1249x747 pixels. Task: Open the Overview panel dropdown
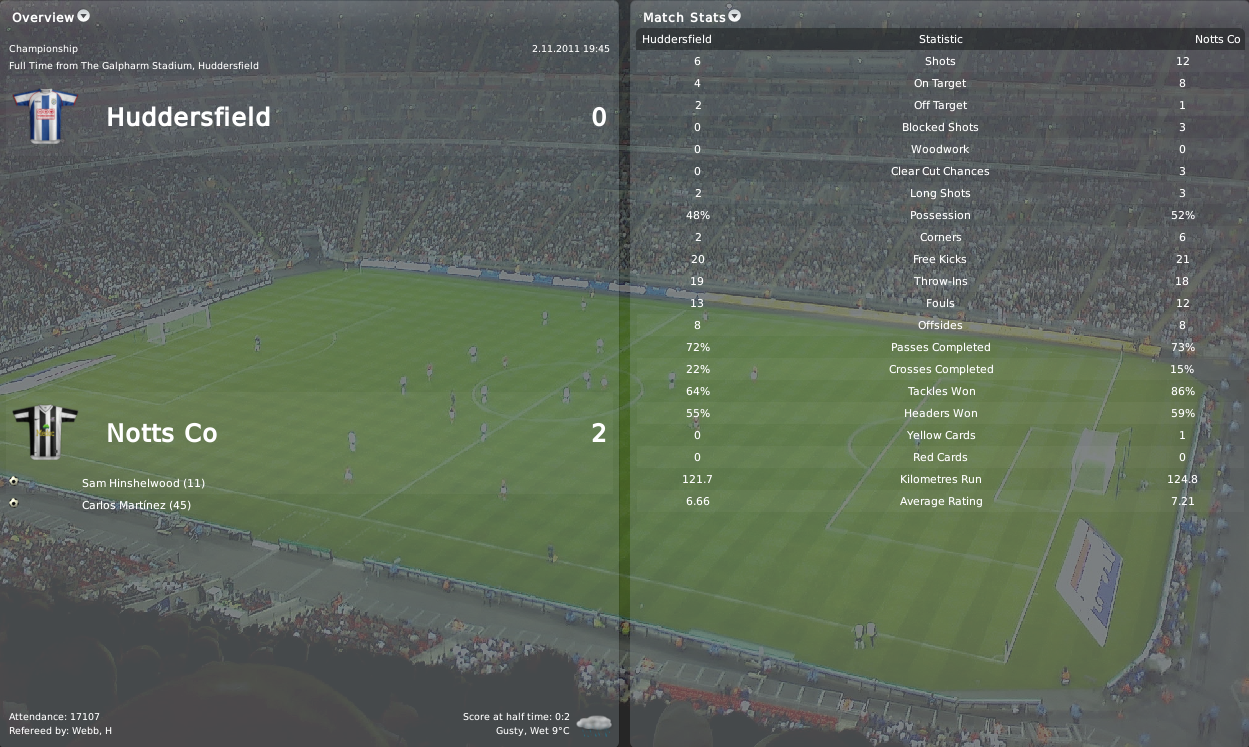pyautogui.click(x=83, y=16)
